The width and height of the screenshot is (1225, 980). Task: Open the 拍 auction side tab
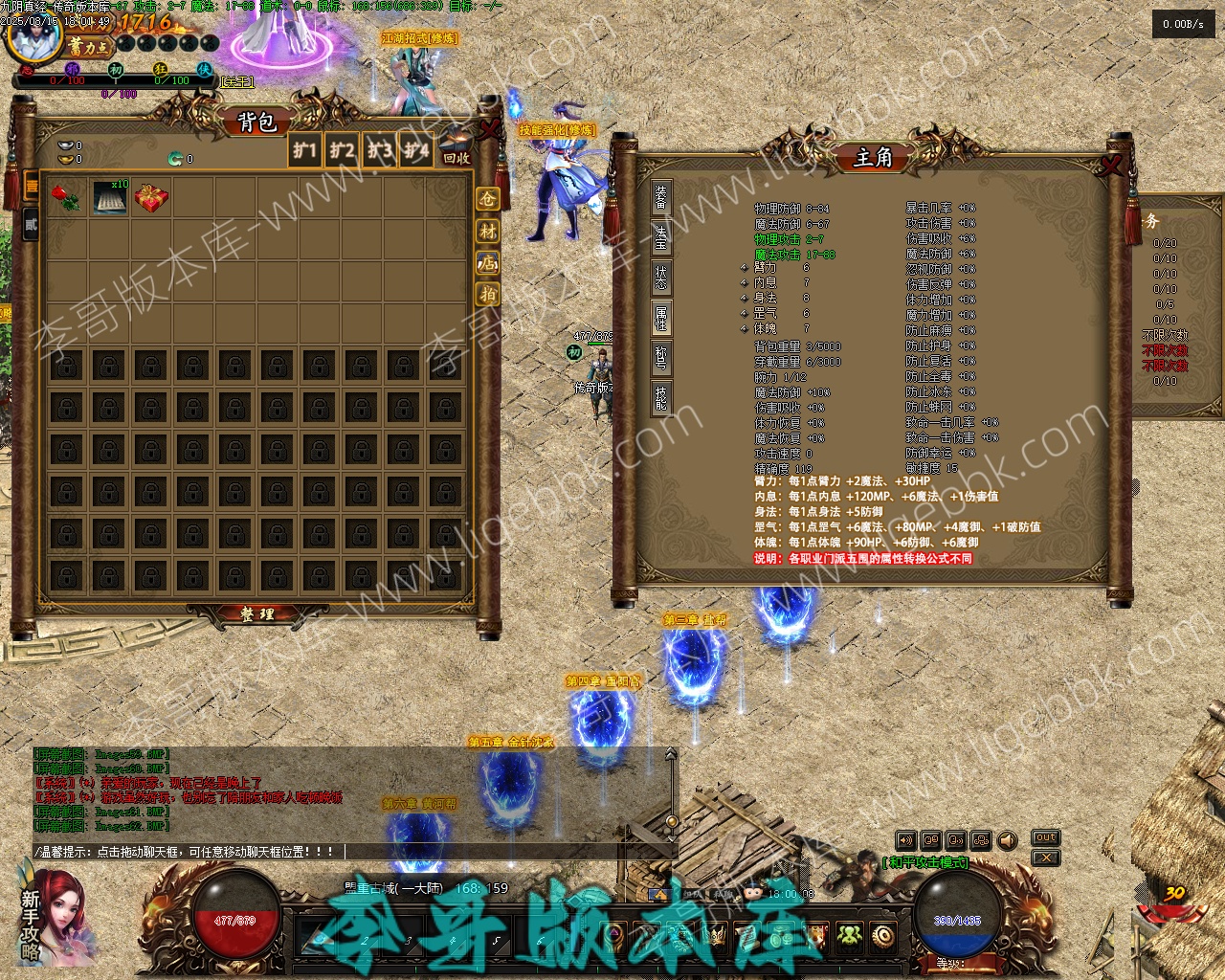488,294
